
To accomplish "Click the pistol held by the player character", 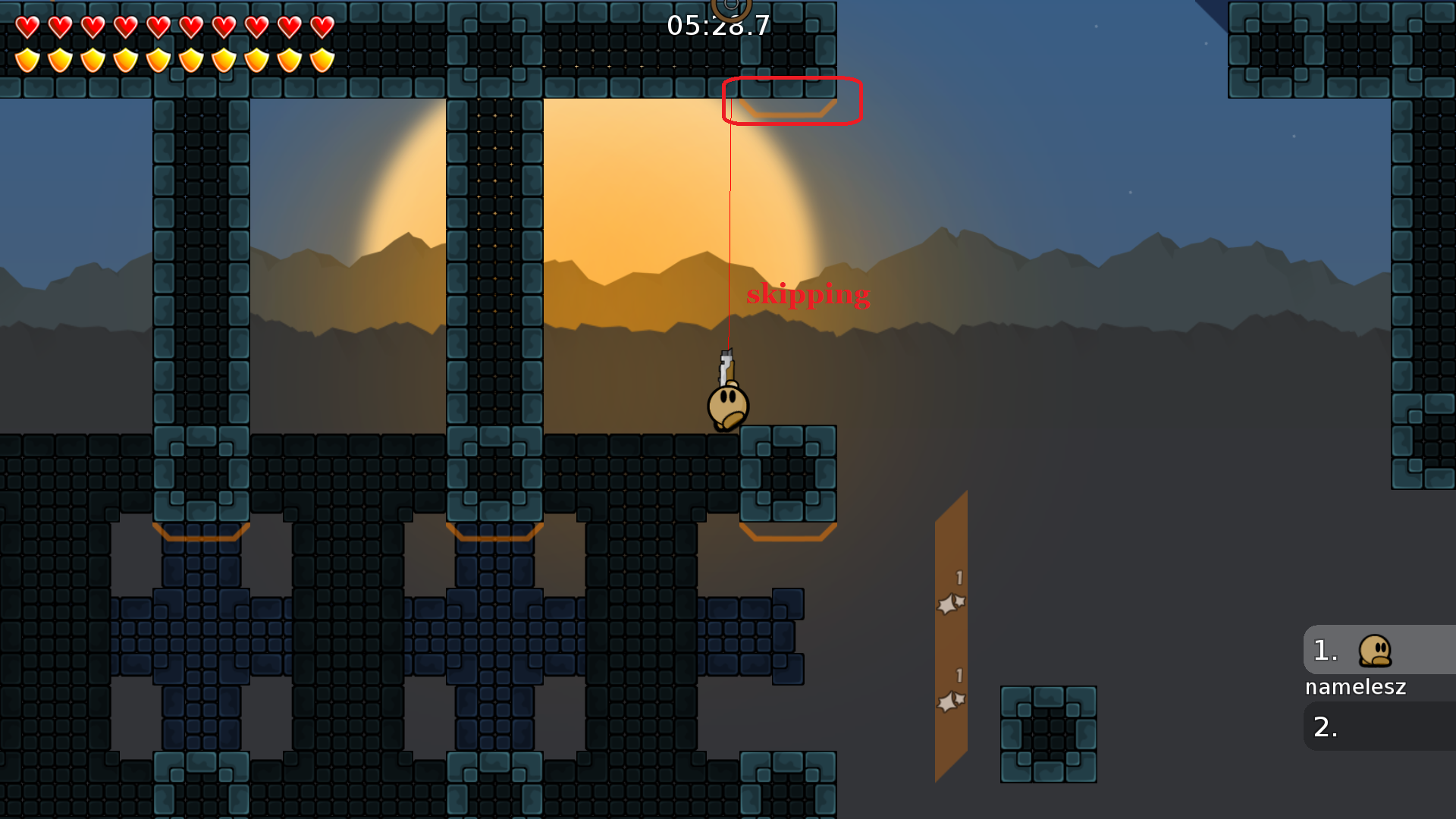I will pos(726,366).
